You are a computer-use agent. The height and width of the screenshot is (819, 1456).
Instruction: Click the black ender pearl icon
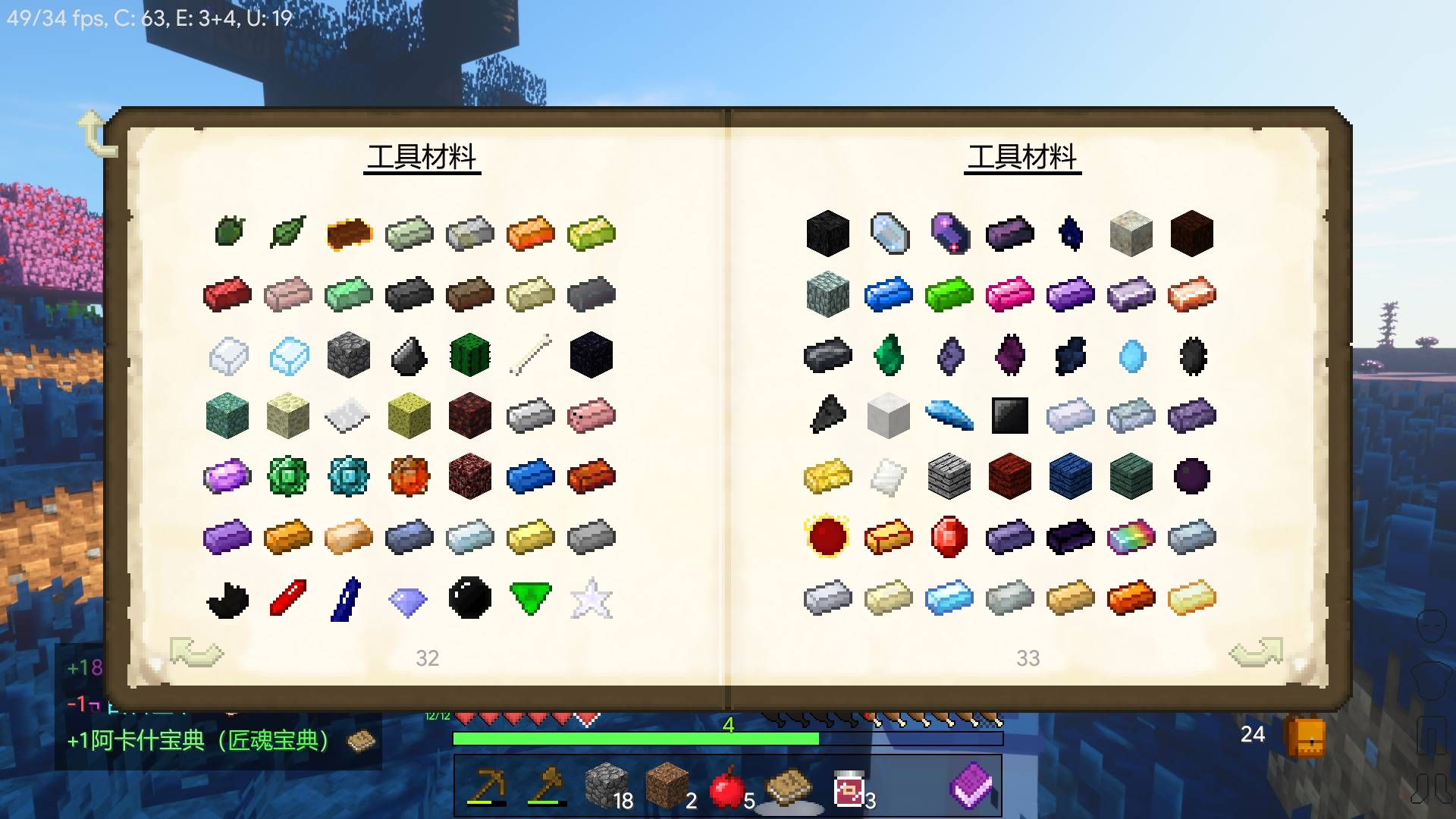(469, 598)
